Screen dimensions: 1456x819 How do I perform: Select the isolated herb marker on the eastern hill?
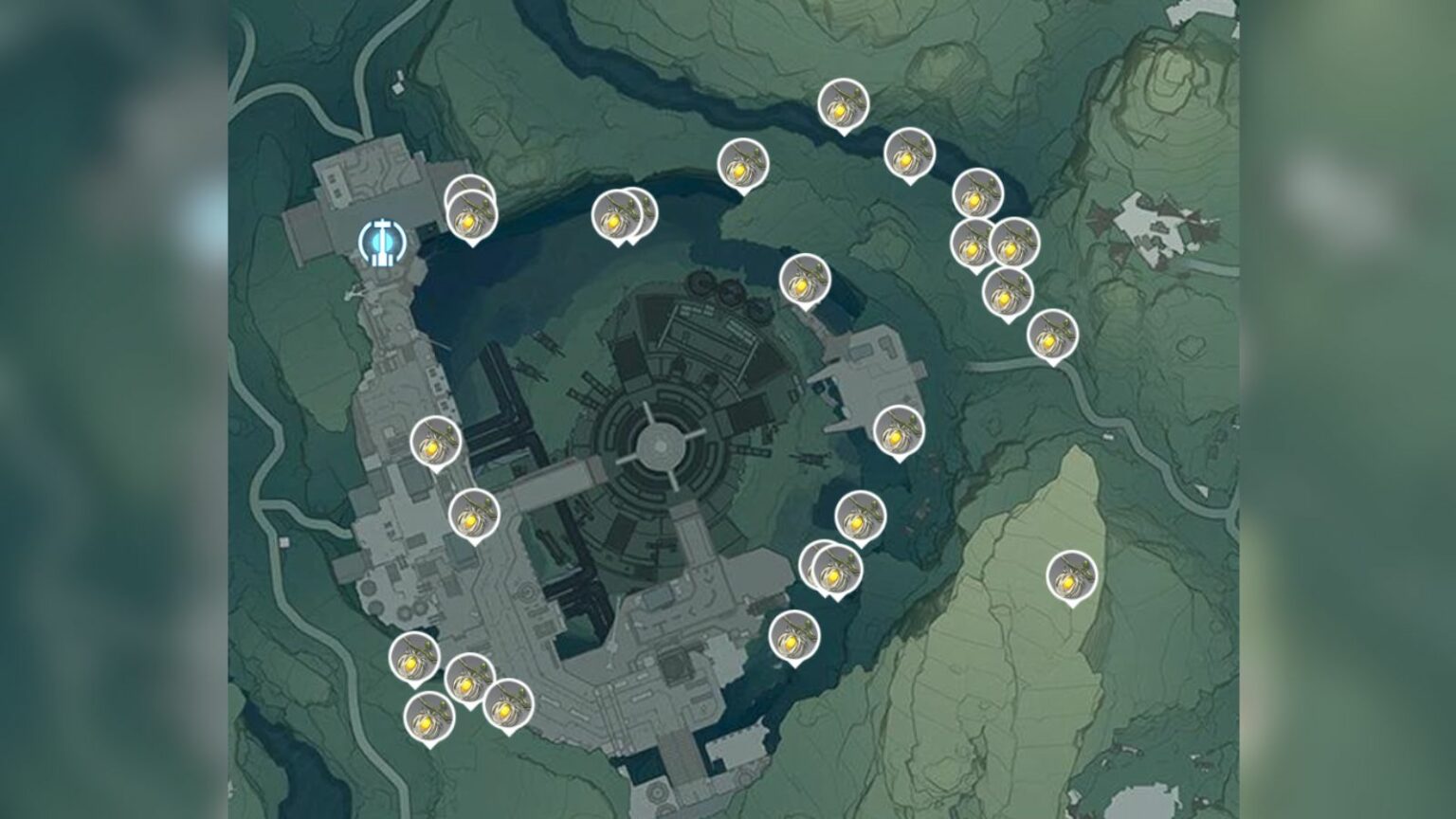click(x=1071, y=573)
